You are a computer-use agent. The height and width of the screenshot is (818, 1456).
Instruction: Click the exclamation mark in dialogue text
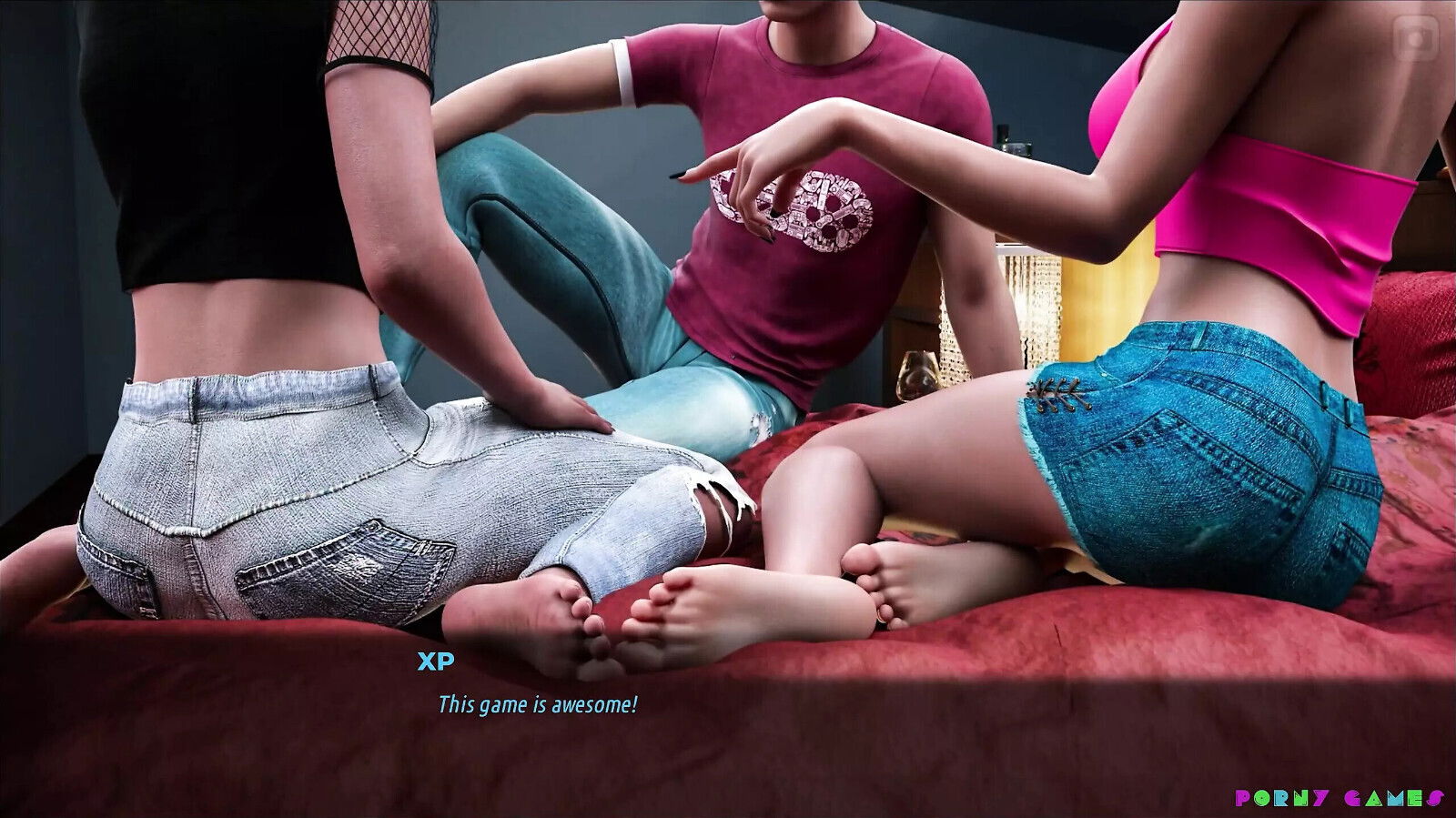pos(635,702)
